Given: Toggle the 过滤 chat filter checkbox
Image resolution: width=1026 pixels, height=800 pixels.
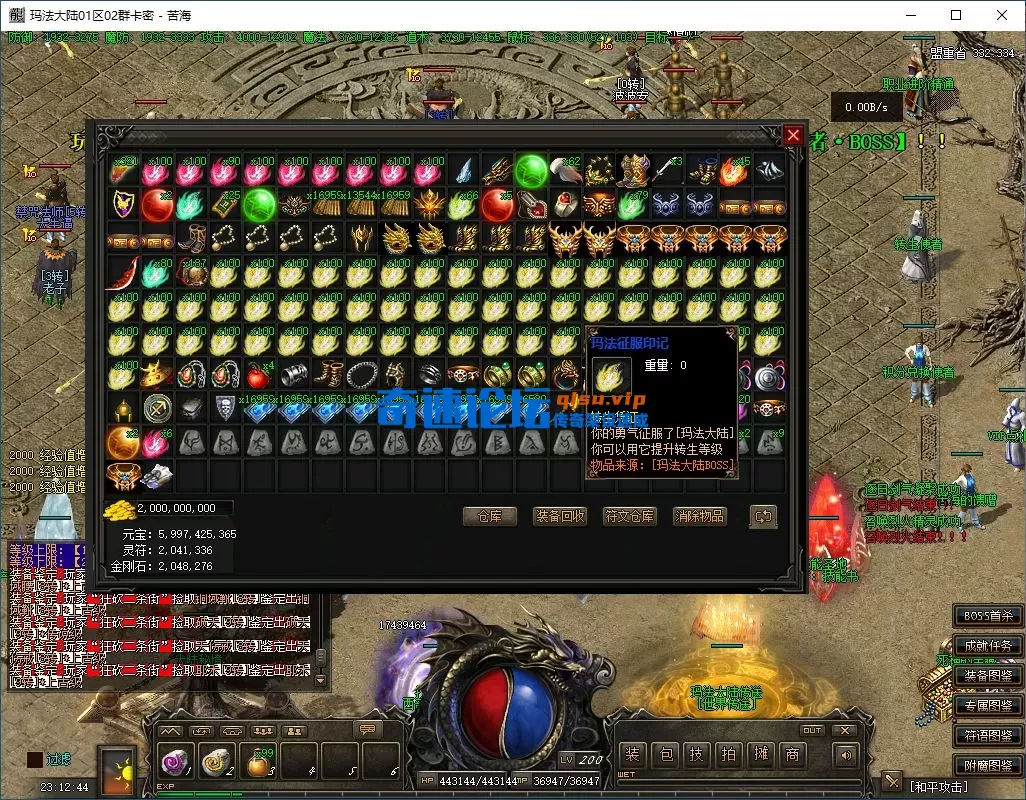Looking at the screenshot, I should [35, 760].
